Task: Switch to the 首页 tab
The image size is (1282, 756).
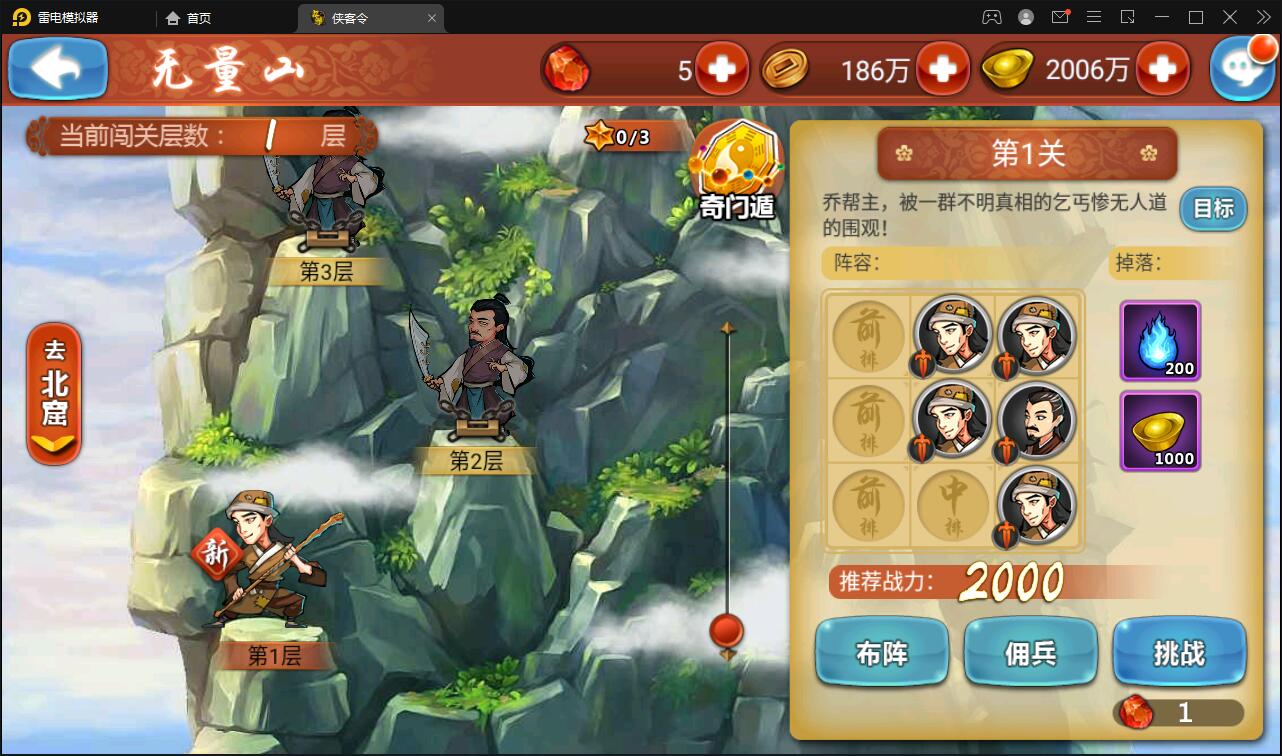Action: point(190,17)
